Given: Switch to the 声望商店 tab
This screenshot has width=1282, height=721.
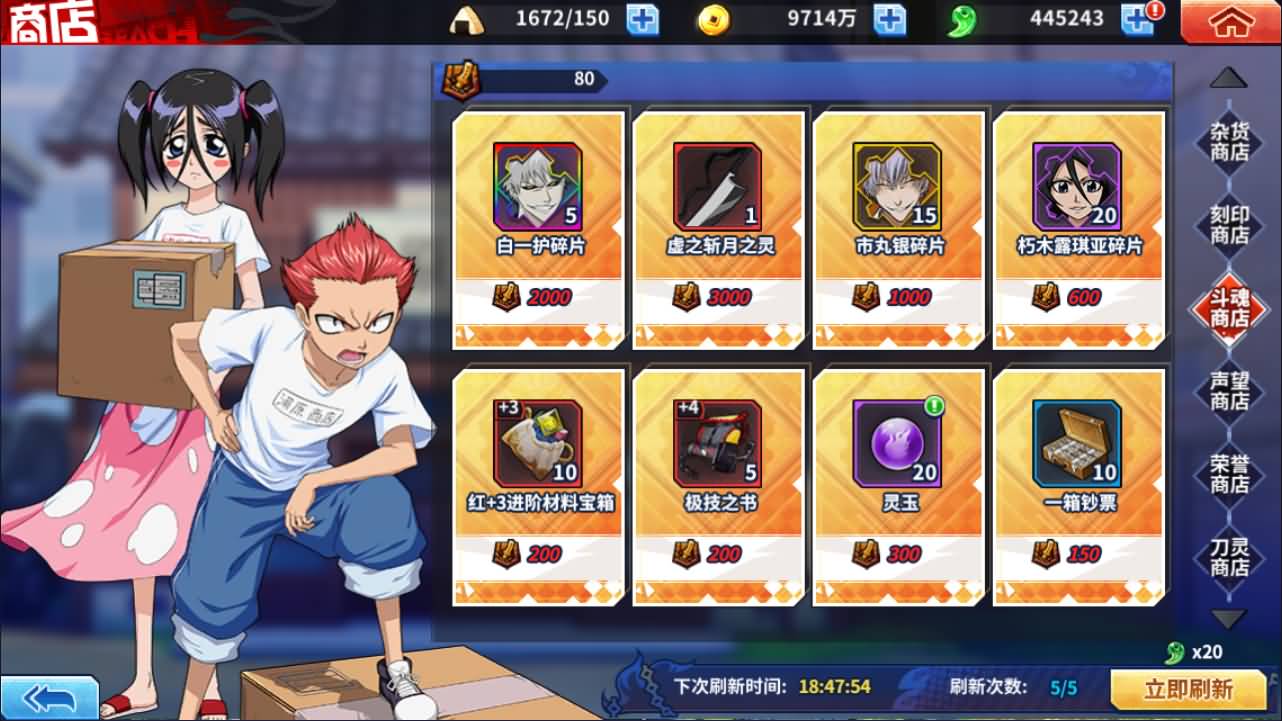Looking at the screenshot, I should [1229, 391].
